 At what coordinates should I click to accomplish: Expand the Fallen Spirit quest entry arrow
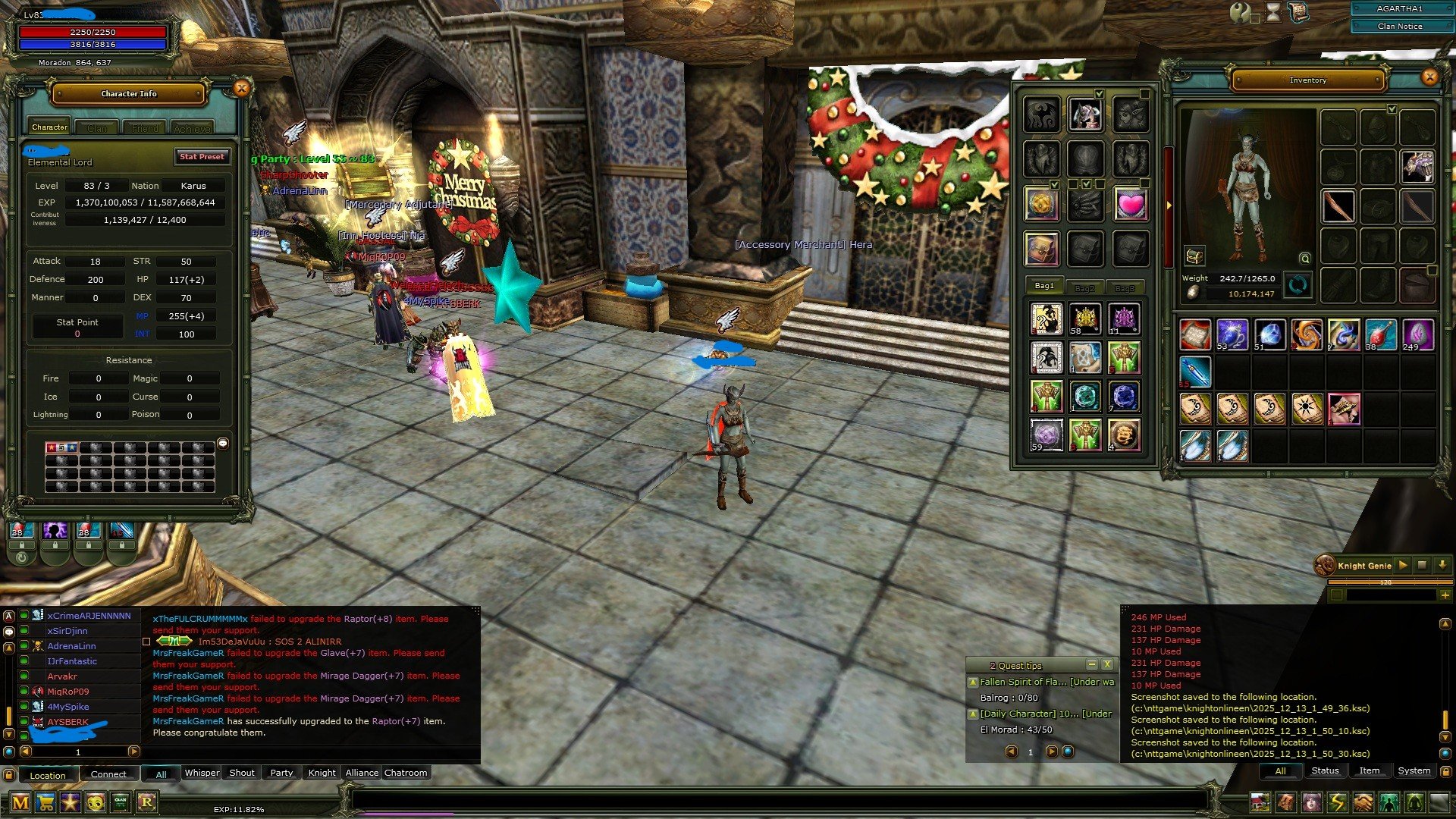tap(973, 682)
